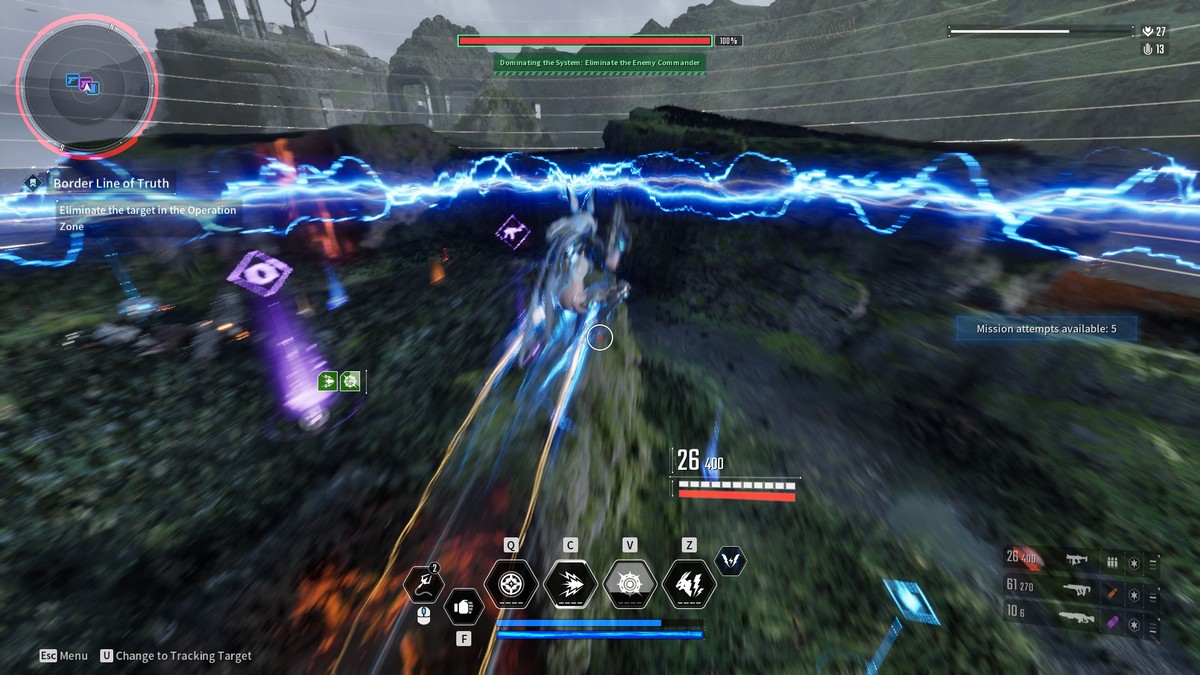This screenshot has height=675, width=1200.
Task: Select the Mission attempts available notice
Action: click(x=1046, y=328)
